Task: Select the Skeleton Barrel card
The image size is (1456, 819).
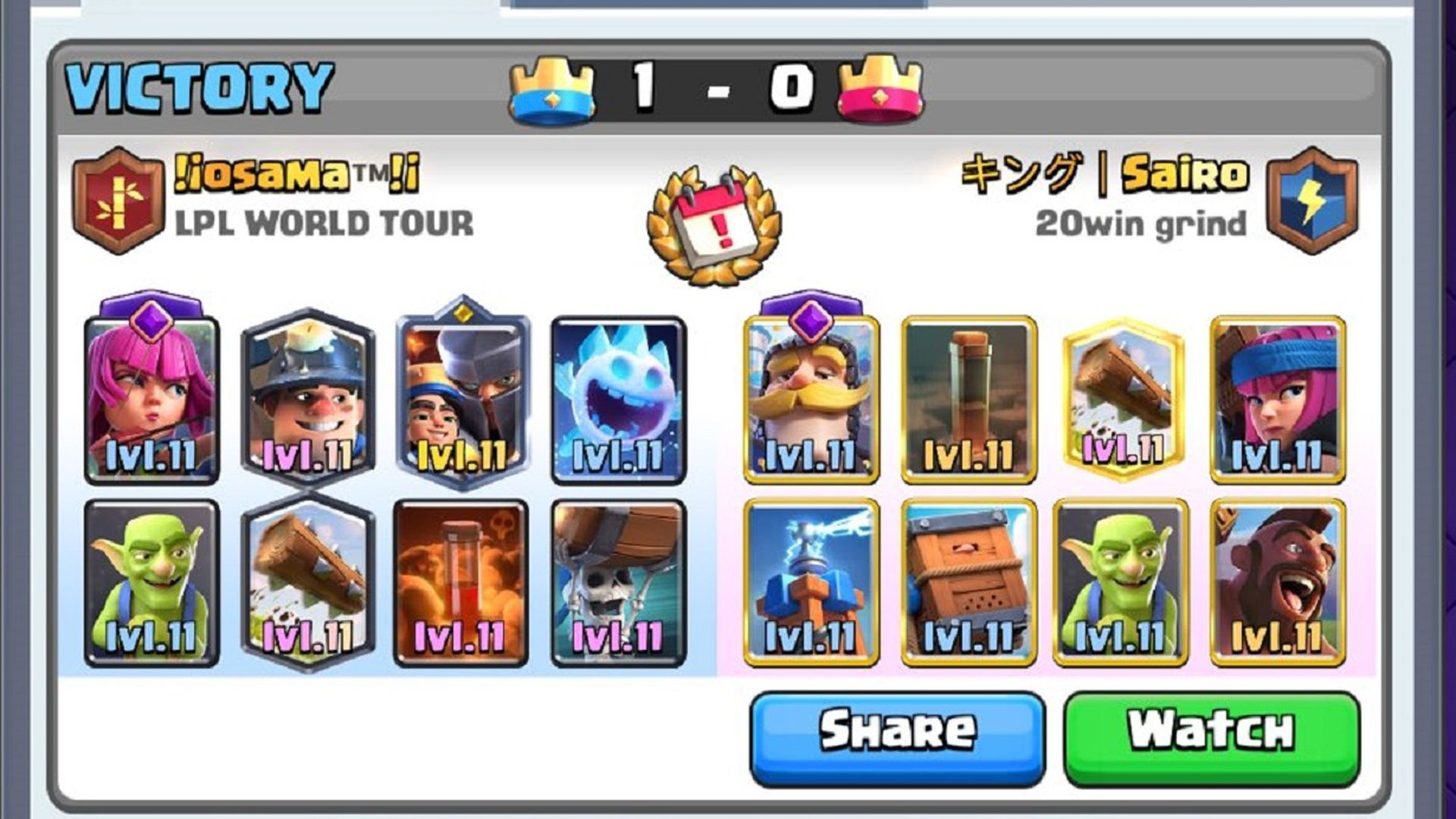Action: 618,584
